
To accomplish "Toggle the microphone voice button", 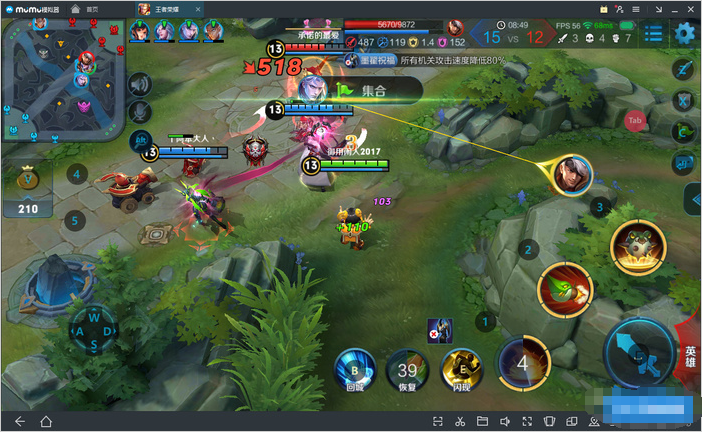I will point(142,113).
